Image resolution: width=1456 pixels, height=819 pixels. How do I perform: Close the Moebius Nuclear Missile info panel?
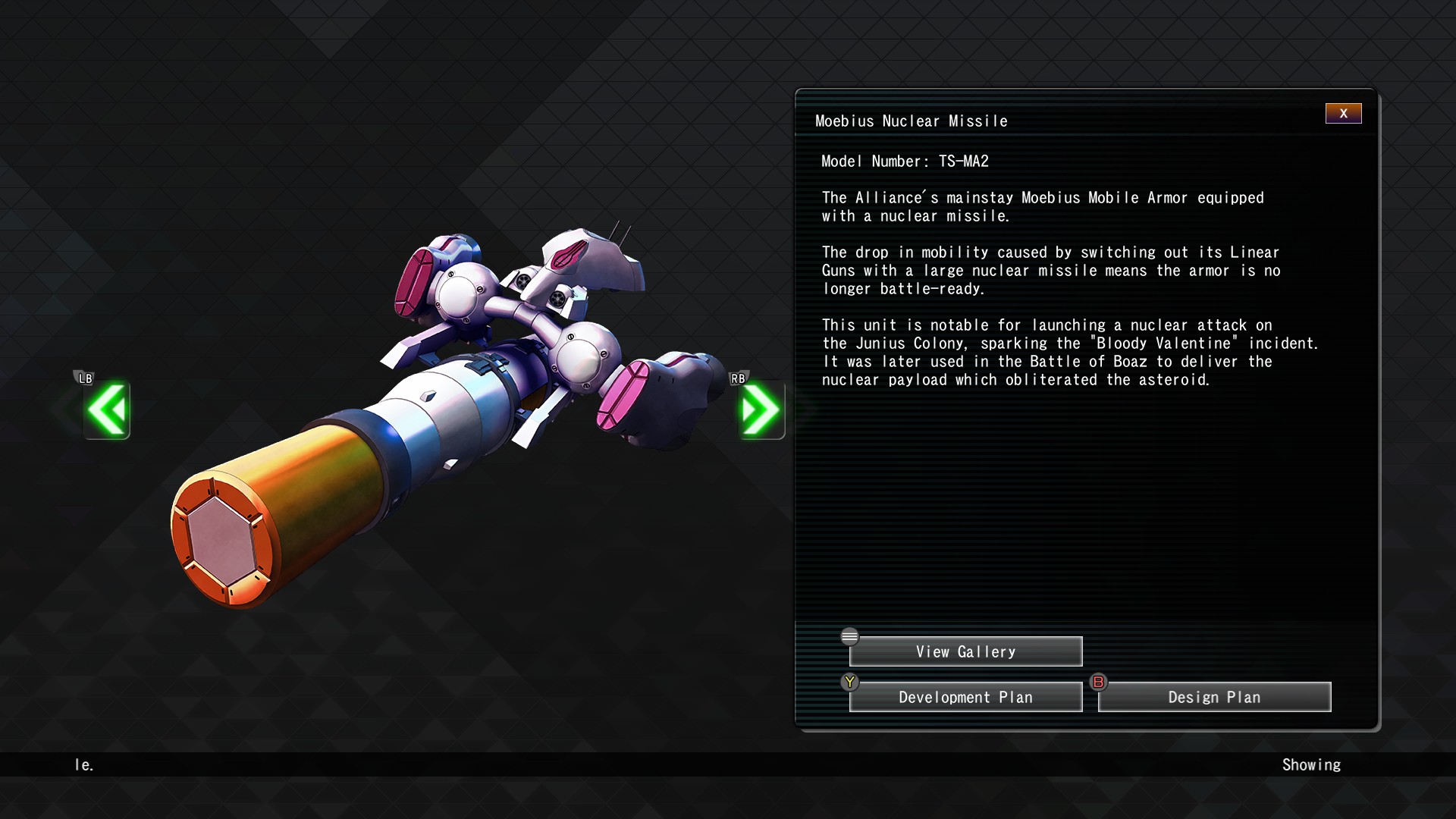pyautogui.click(x=1343, y=114)
